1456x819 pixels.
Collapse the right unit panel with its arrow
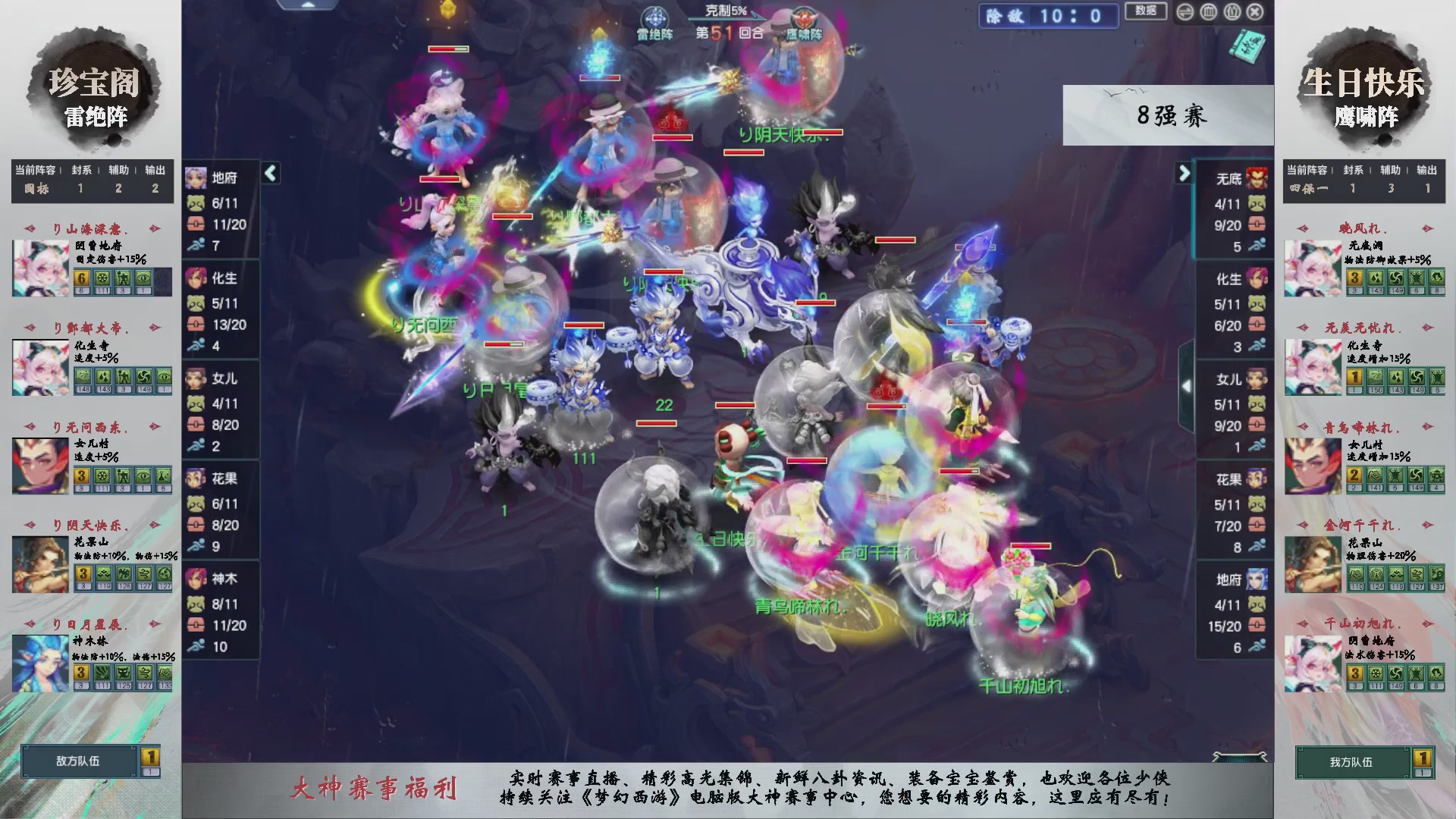click(x=1185, y=173)
